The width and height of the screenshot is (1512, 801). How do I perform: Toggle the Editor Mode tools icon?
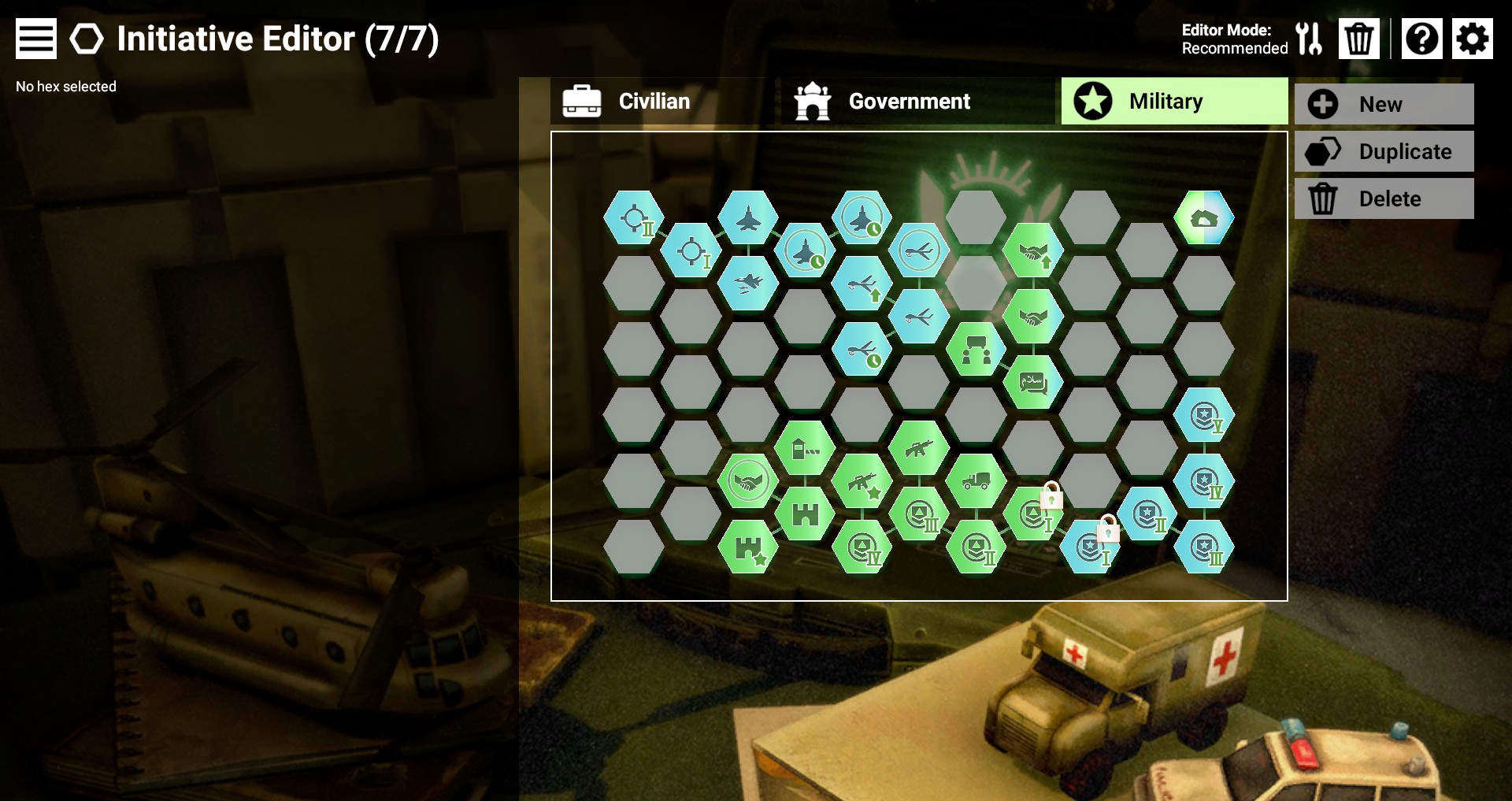1309,39
